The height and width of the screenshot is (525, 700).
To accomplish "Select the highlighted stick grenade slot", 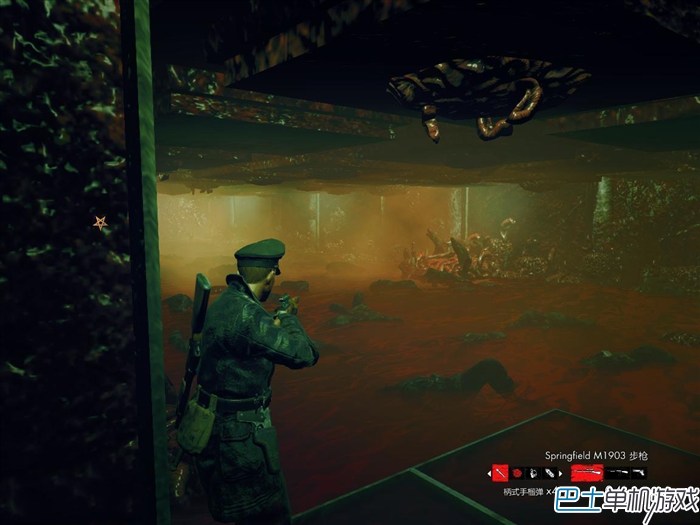I will [500, 473].
